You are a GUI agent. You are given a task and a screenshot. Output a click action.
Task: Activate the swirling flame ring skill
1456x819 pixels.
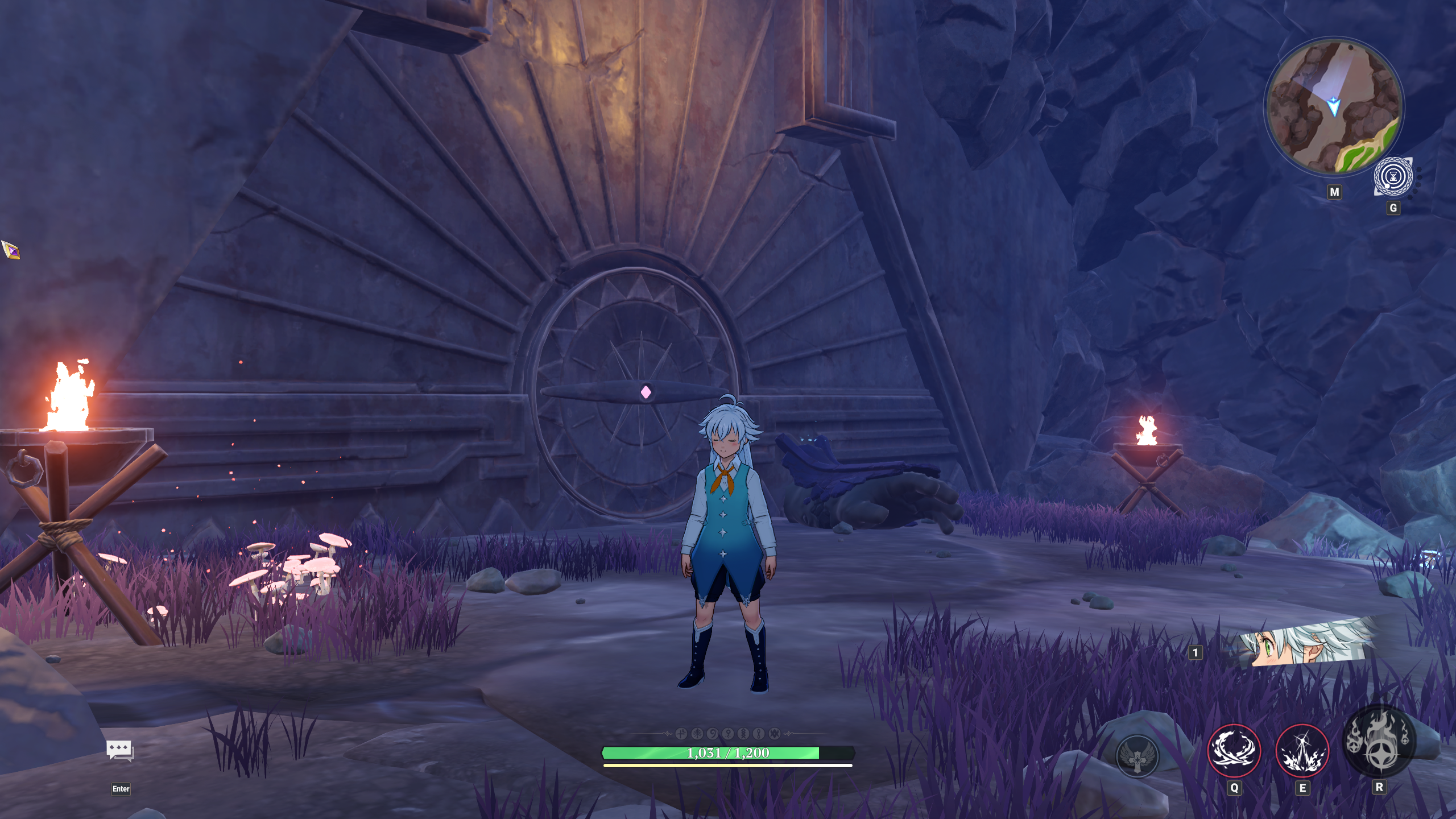pyautogui.click(x=1234, y=751)
